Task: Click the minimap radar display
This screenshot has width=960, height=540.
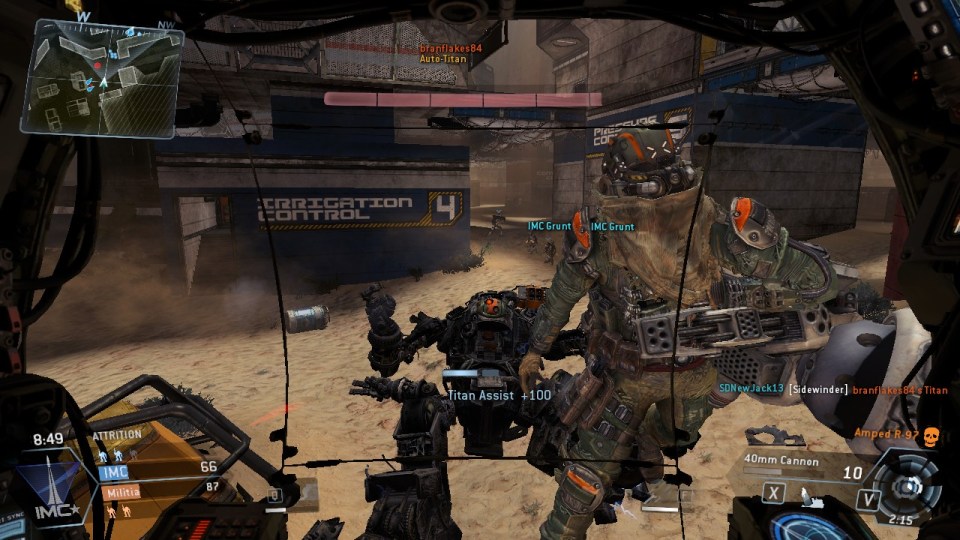Action: click(x=102, y=76)
